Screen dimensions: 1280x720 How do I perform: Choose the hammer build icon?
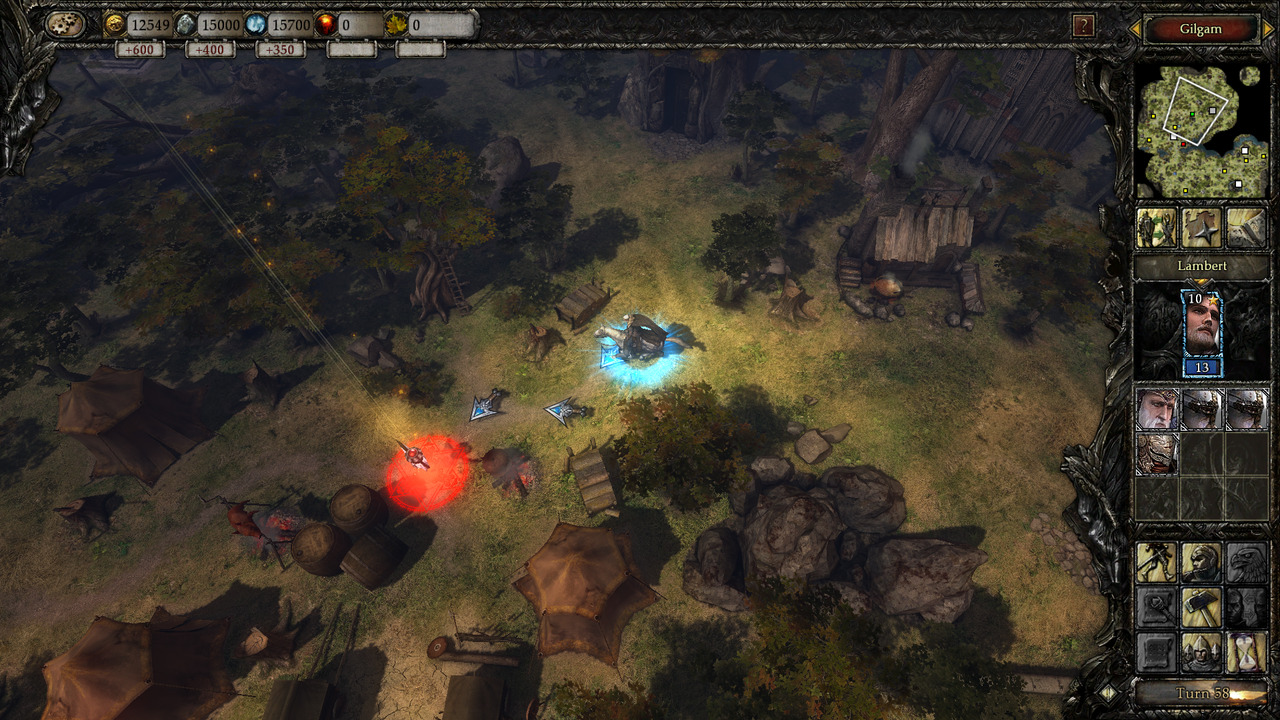[1201, 607]
